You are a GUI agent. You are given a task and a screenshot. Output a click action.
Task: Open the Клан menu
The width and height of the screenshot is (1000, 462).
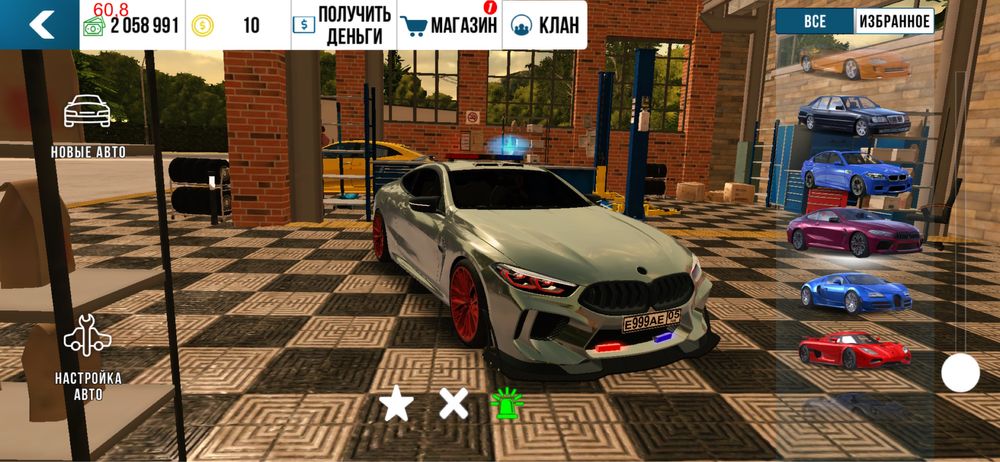pos(545,25)
